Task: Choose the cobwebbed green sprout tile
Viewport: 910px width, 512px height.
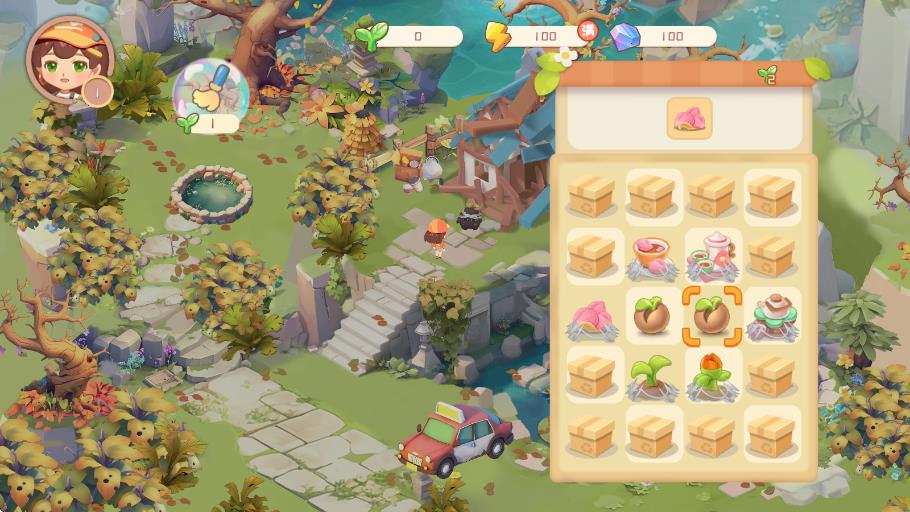Action: pos(651,375)
